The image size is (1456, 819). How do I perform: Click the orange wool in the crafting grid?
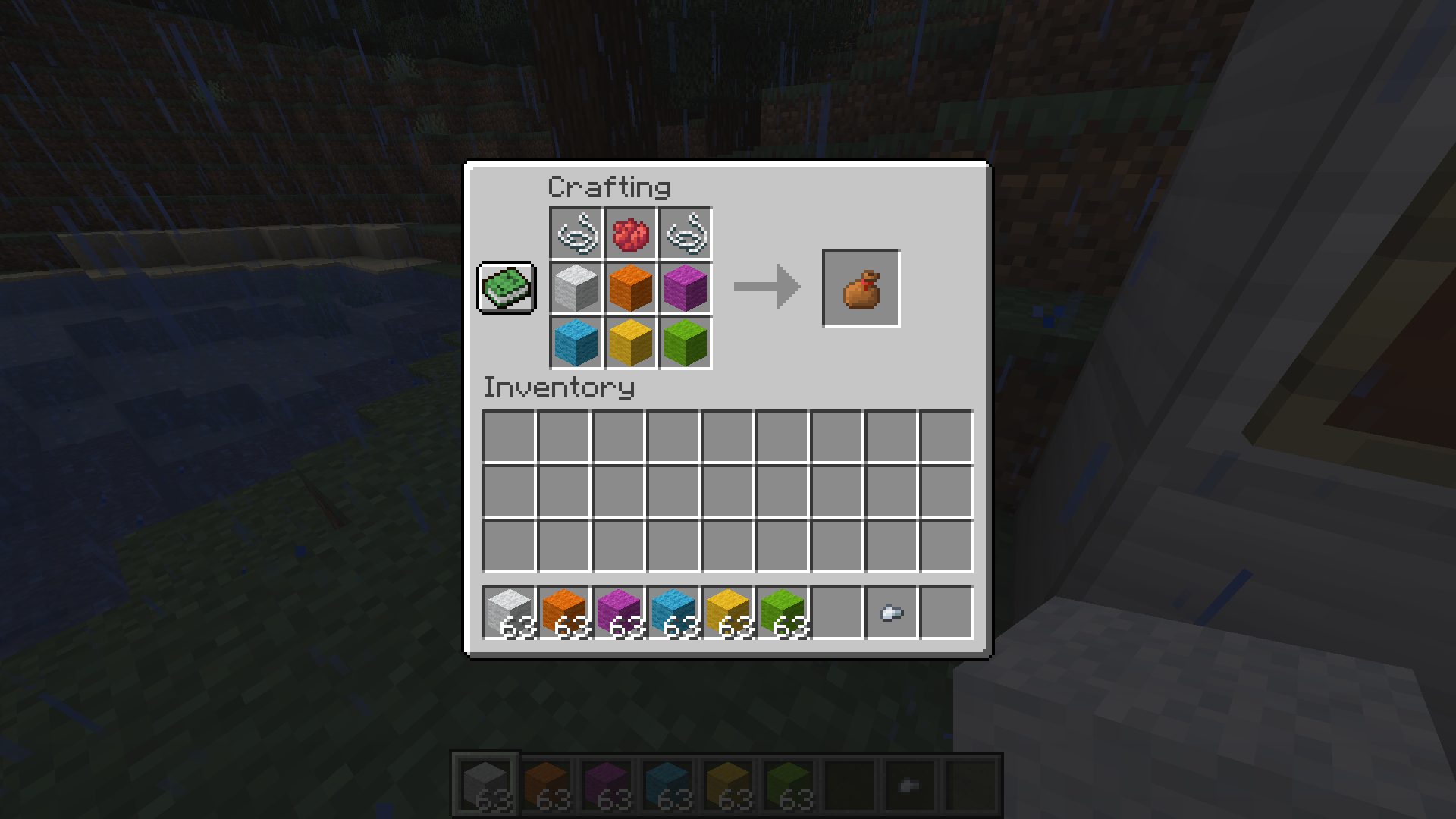(629, 287)
